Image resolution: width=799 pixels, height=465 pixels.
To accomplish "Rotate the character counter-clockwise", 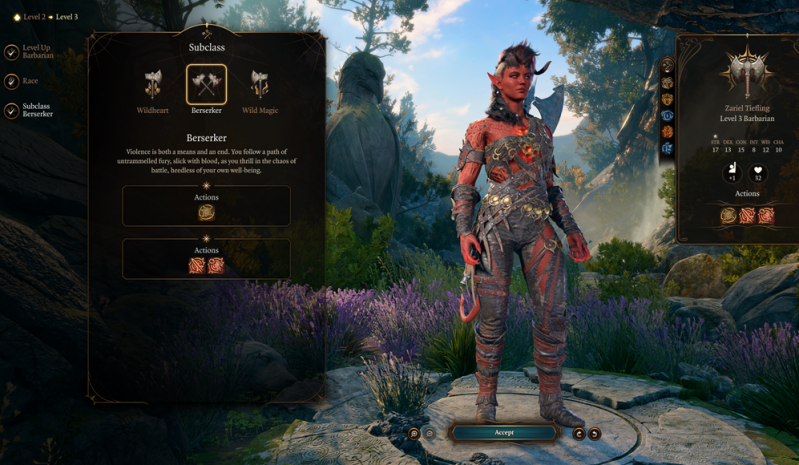I will coord(579,433).
